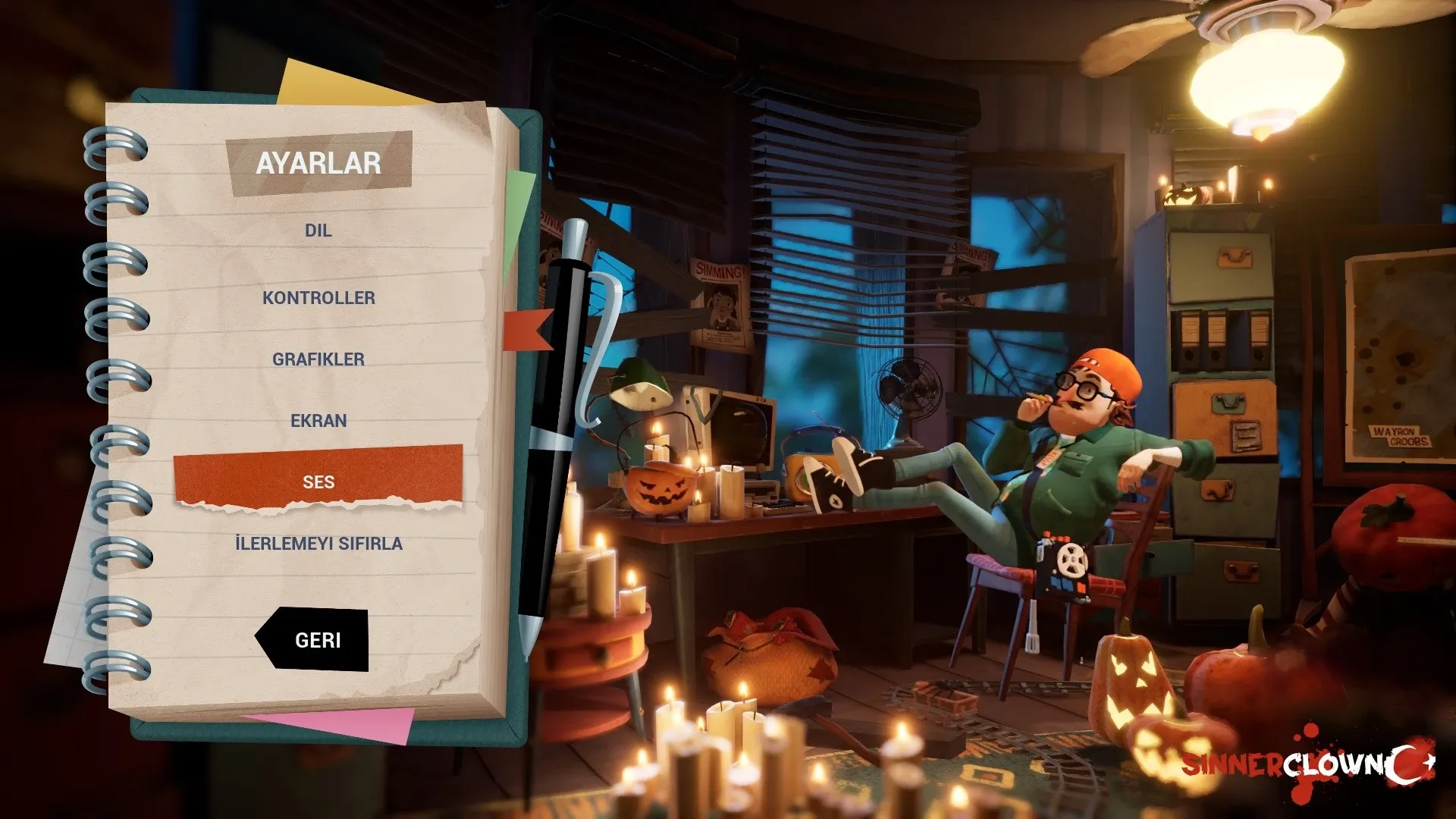Screen dimensions: 1456x819
Task: Open the Dil language settings
Action: tap(318, 231)
